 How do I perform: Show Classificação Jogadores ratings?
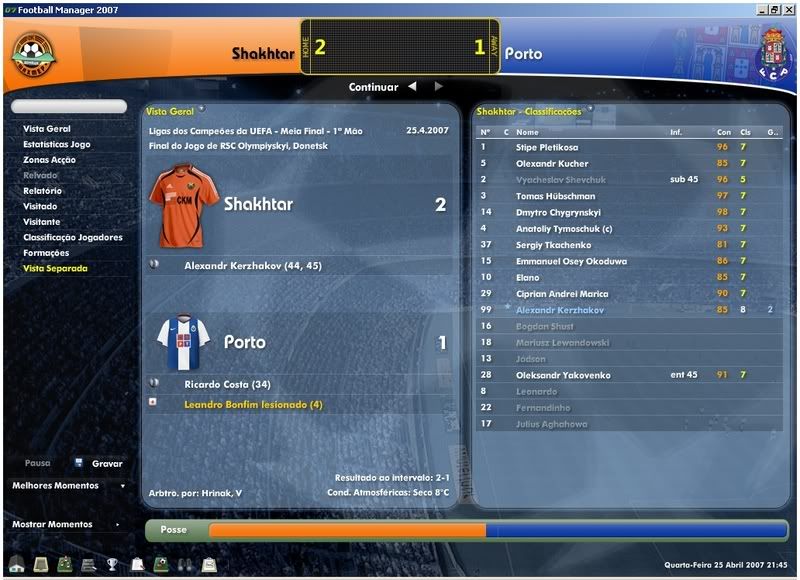click(x=73, y=237)
